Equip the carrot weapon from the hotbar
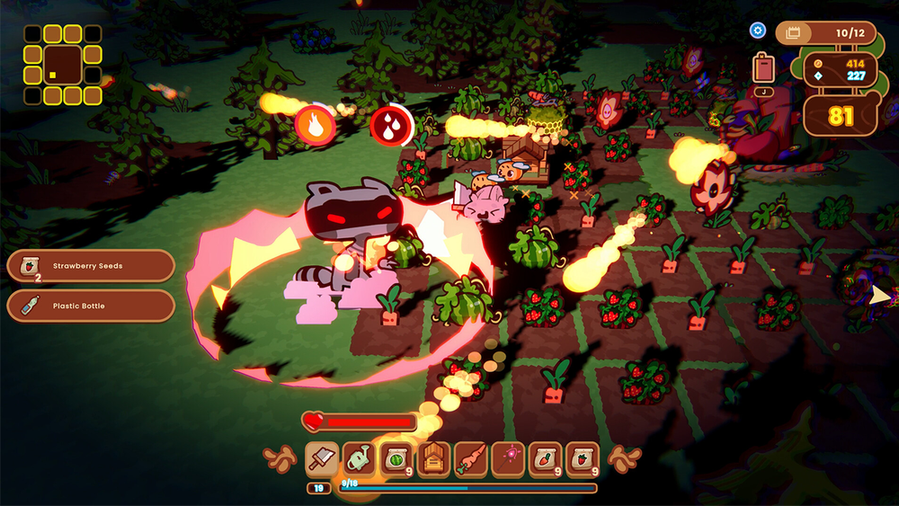The width and height of the screenshot is (899, 506). 471,459
